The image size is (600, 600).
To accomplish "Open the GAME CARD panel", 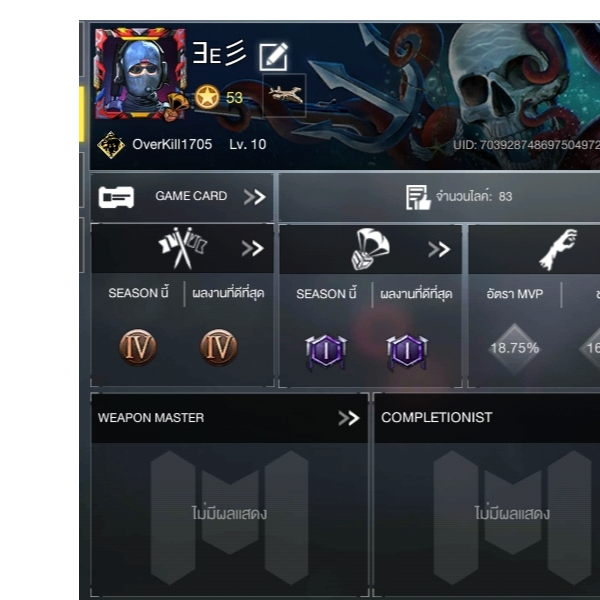I will tap(182, 197).
